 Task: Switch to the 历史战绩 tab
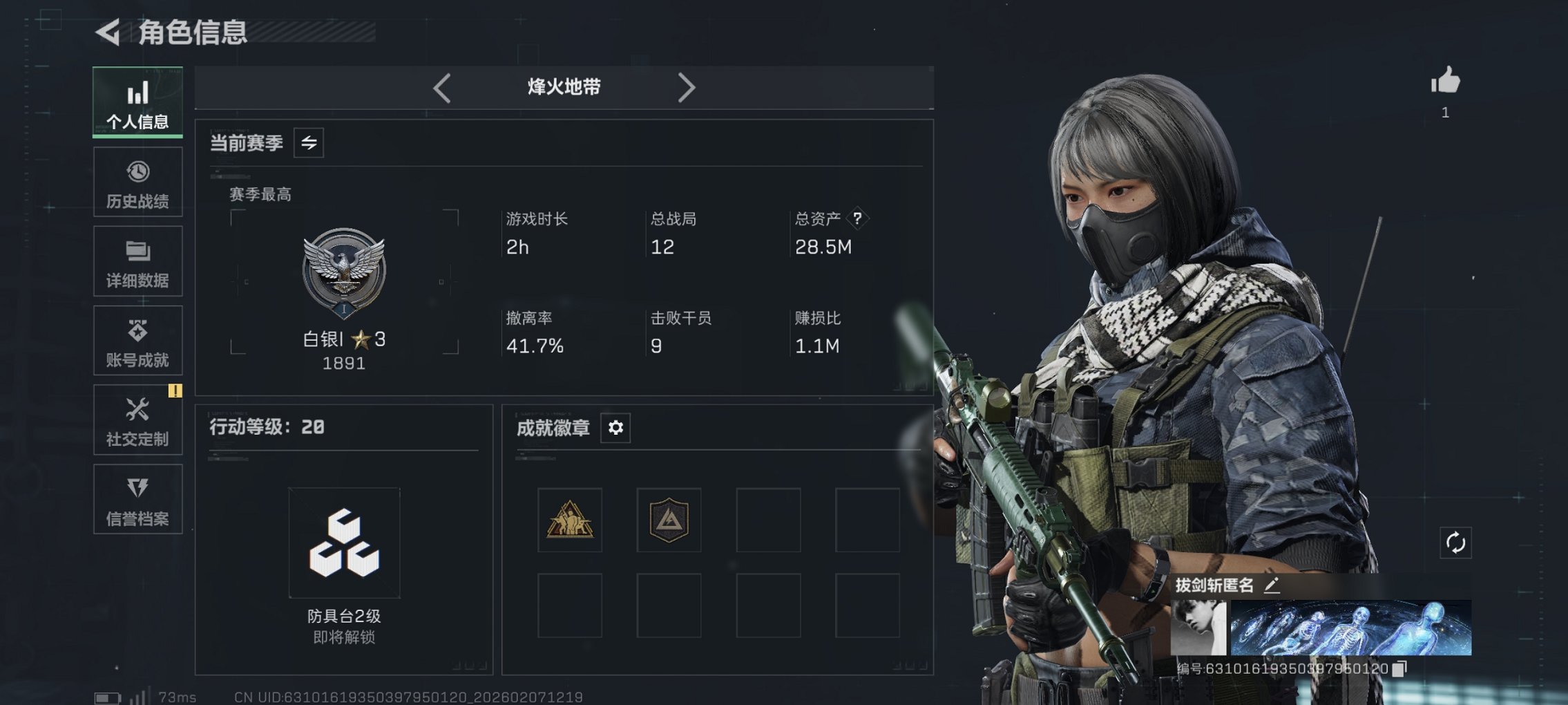coord(137,181)
